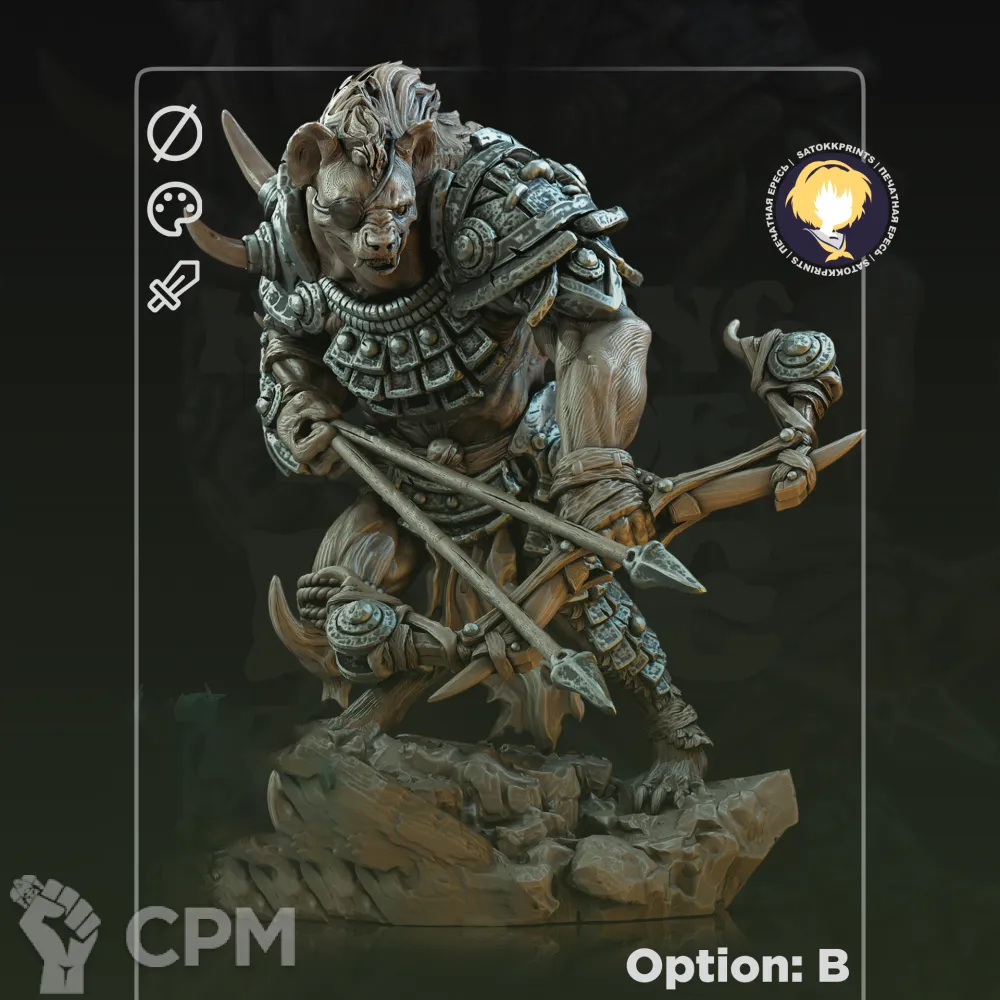Click the CPM fist logo

click(x=55, y=932)
